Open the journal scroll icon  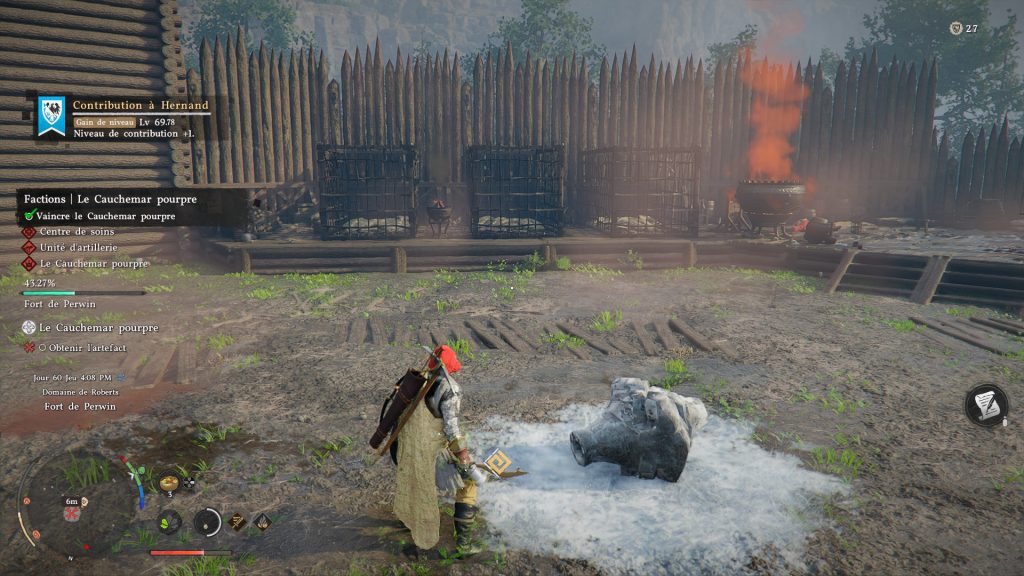point(985,405)
